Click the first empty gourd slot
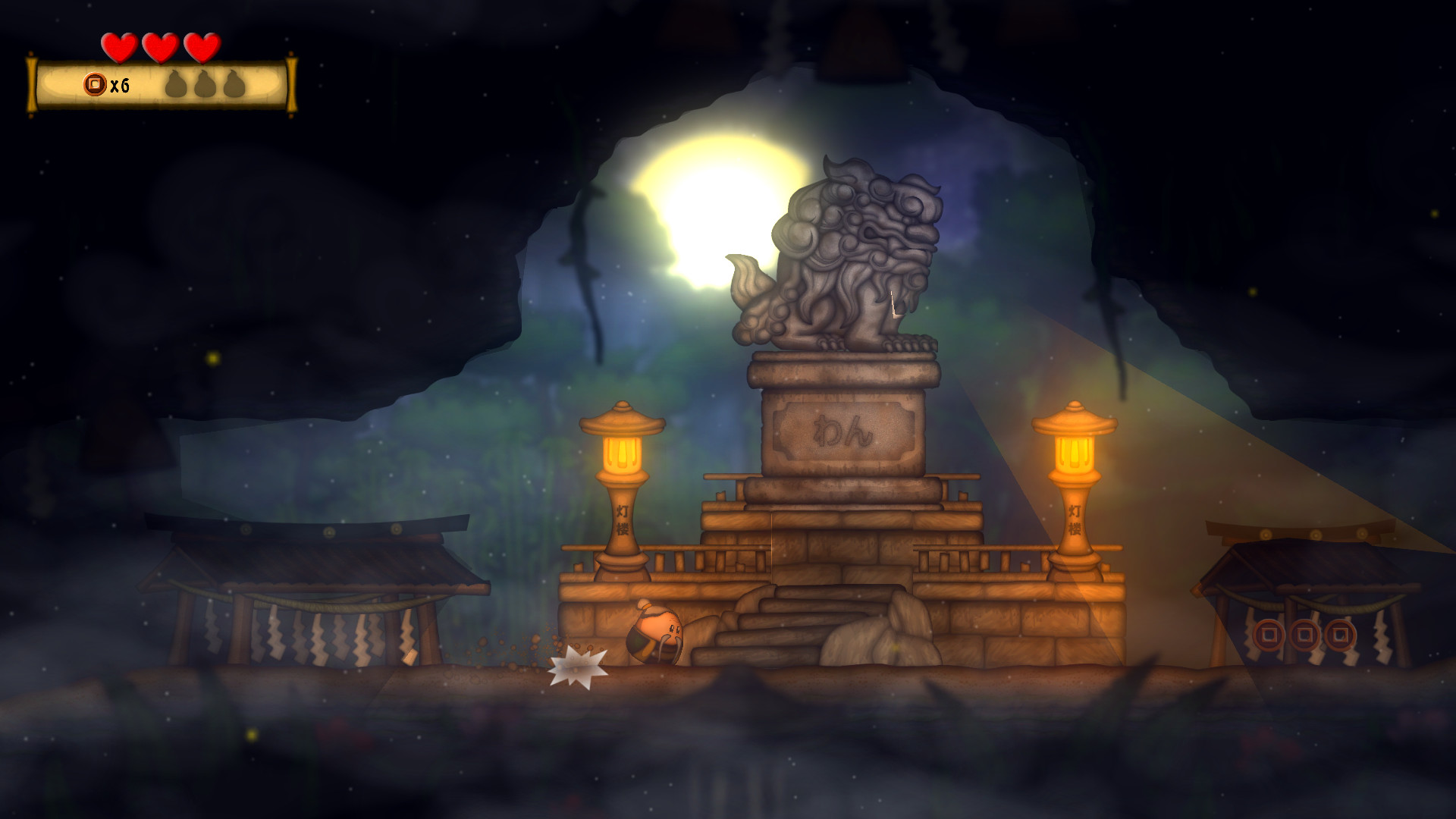 [177, 83]
